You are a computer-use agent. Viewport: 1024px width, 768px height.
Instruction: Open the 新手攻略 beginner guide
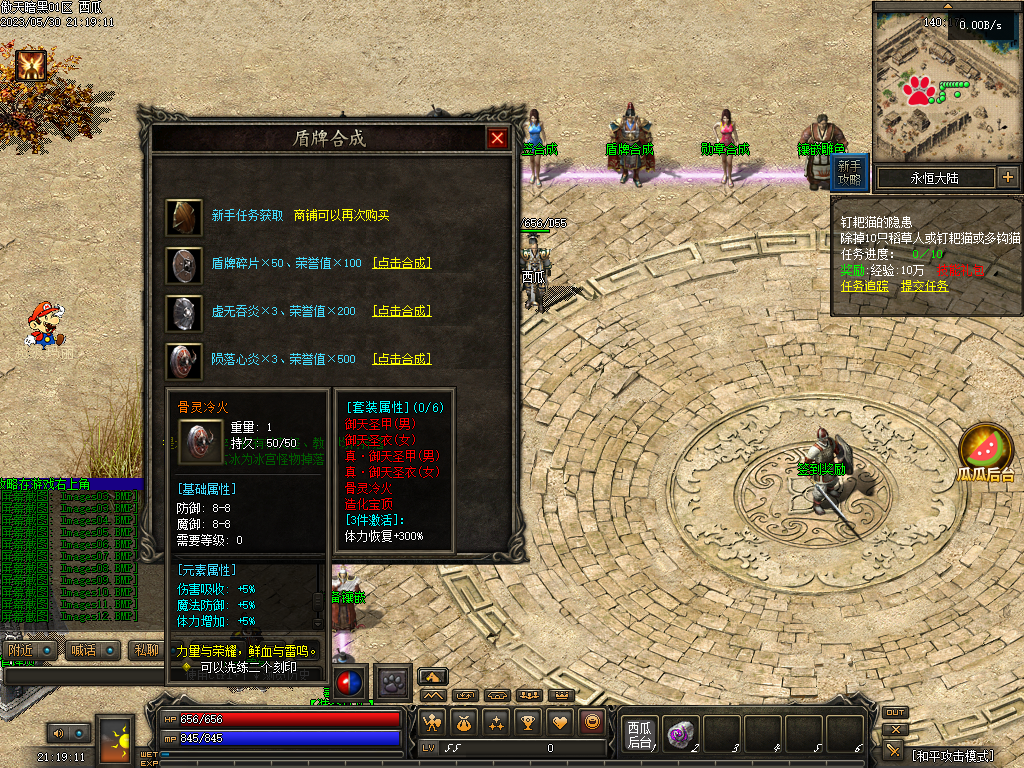849,172
